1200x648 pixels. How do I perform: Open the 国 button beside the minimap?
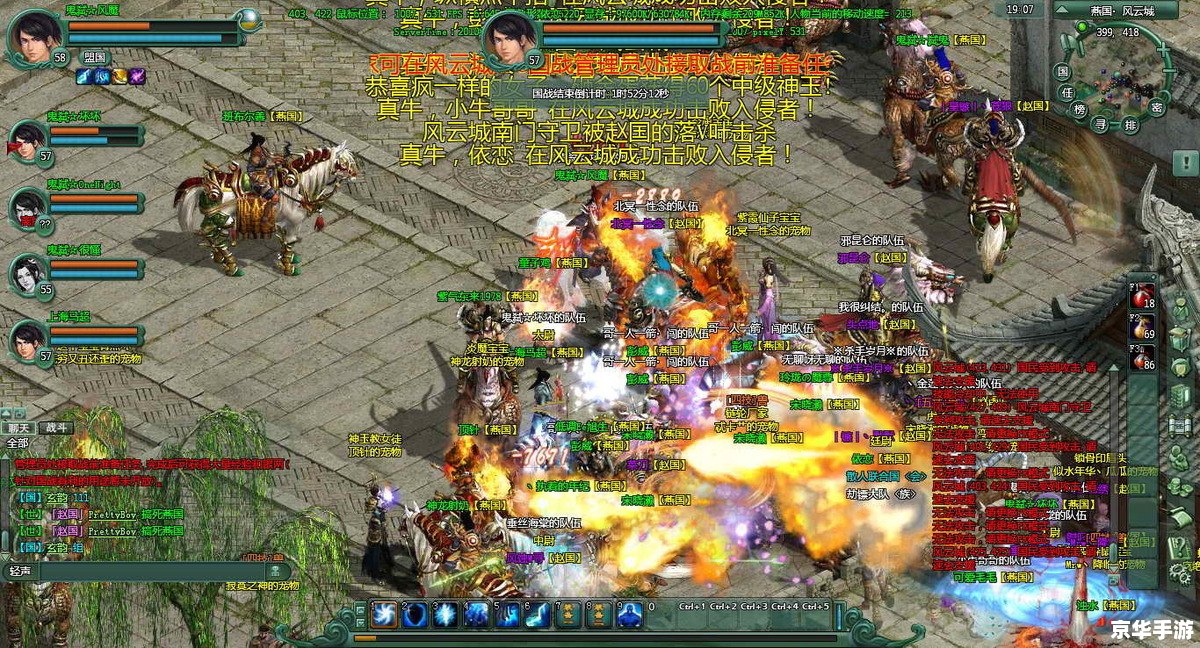pos(1063,72)
